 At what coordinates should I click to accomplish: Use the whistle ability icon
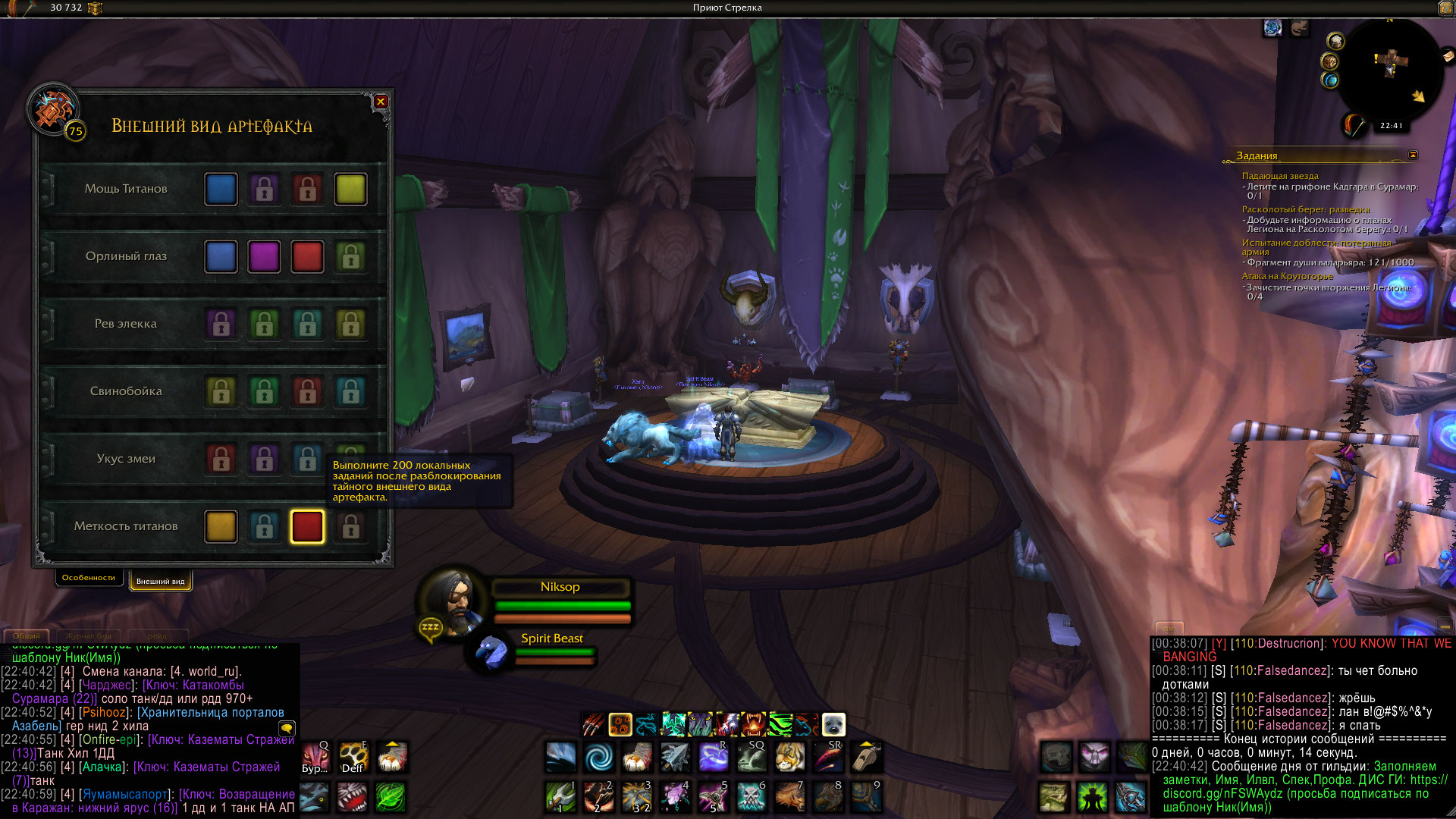865,757
